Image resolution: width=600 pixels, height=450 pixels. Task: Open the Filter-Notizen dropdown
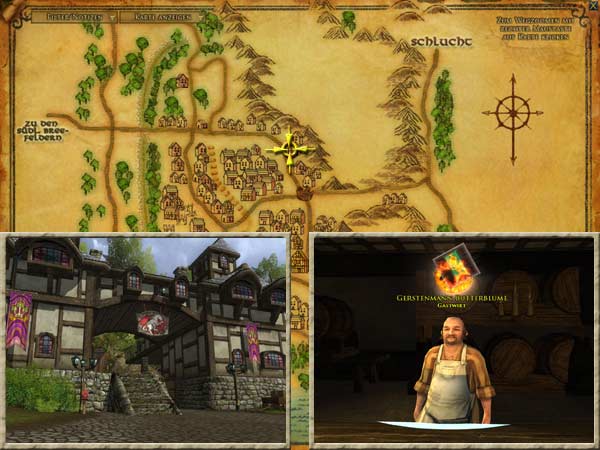[x=74, y=16]
